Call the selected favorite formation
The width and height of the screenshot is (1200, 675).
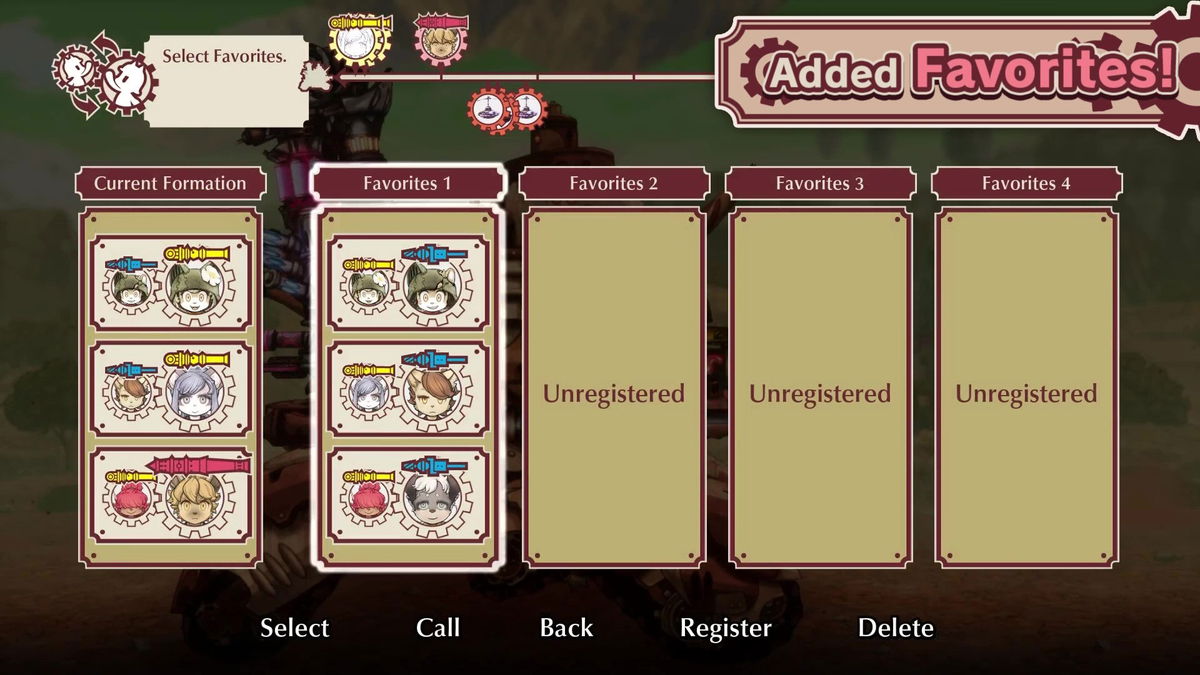tap(438, 628)
